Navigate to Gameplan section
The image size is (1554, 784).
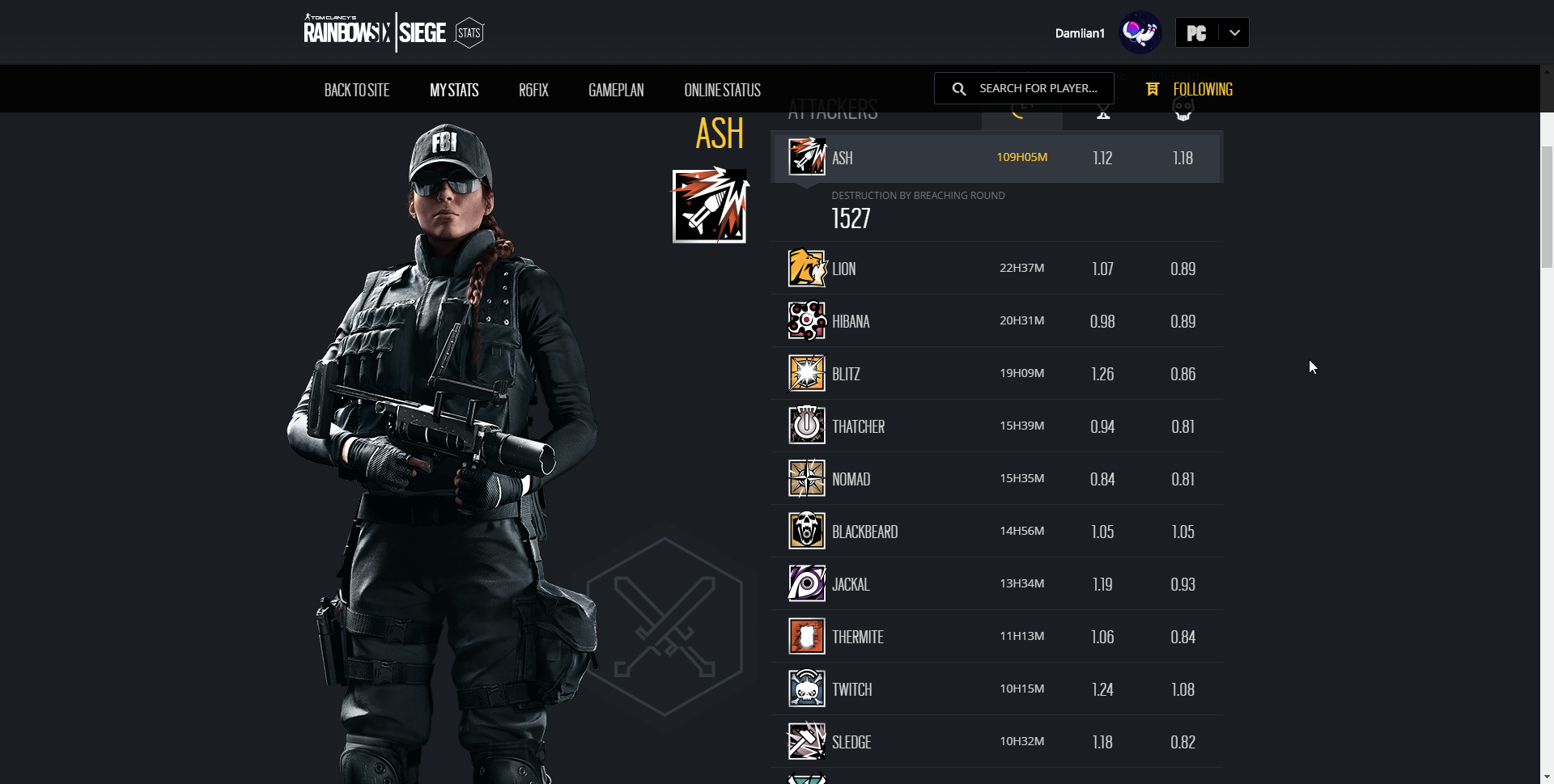[616, 90]
